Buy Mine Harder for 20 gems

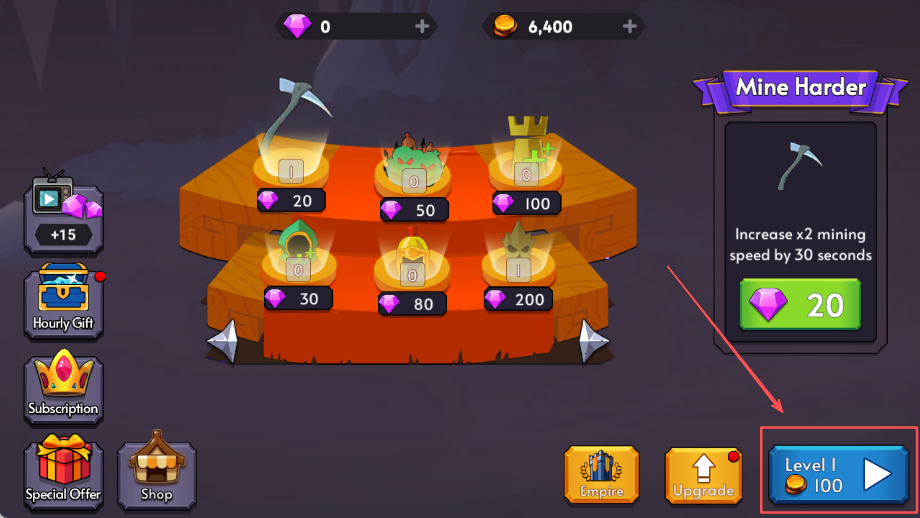800,304
